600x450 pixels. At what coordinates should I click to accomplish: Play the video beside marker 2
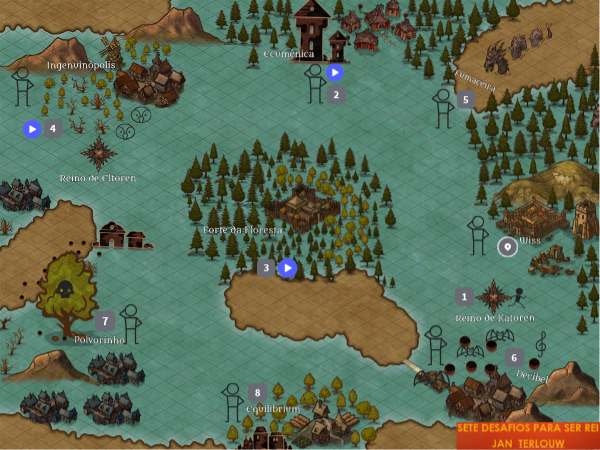tap(335, 72)
